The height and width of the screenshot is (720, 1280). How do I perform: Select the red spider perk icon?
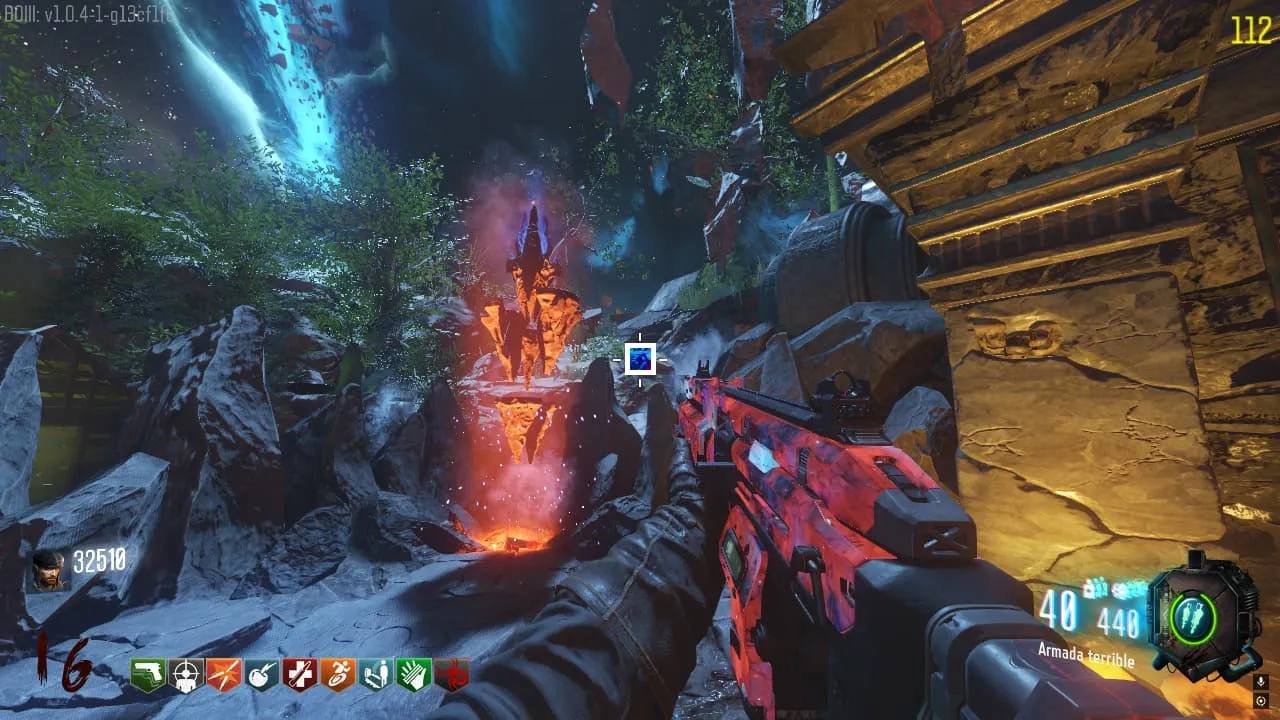click(x=452, y=675)
